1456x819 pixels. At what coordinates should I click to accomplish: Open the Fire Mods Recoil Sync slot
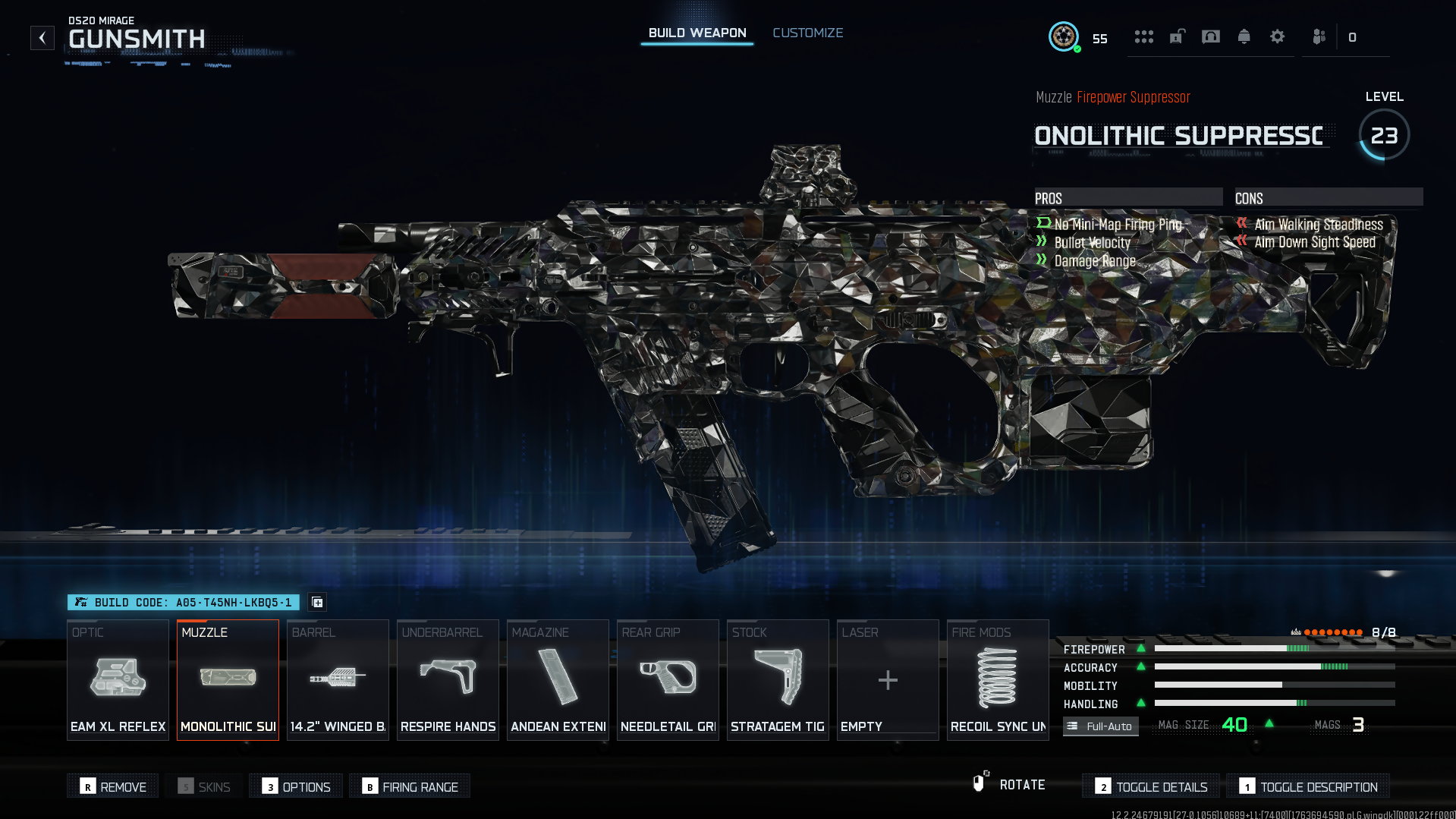[998, 679]
